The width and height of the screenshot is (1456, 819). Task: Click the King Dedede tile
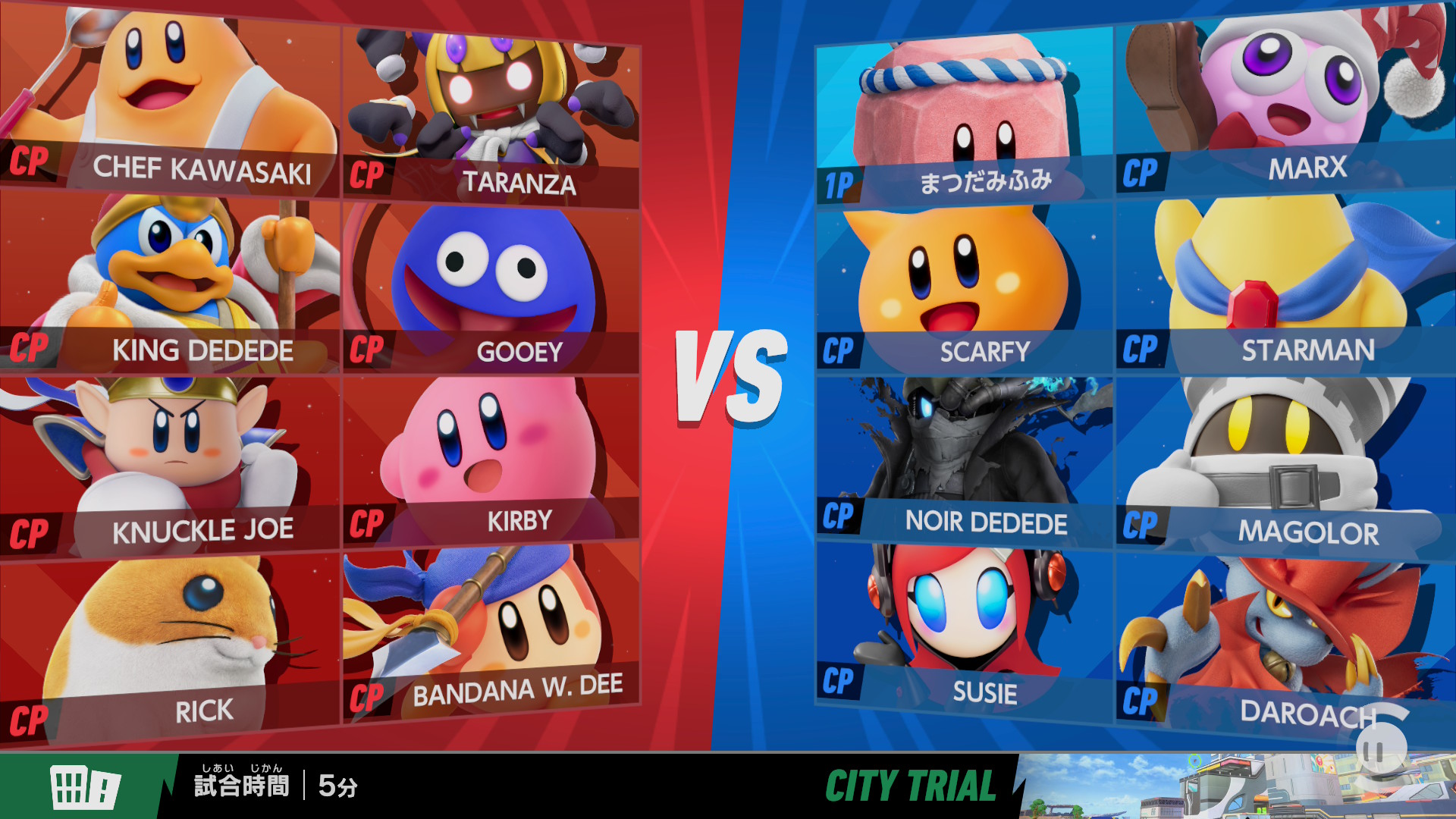tap(168, 281)
